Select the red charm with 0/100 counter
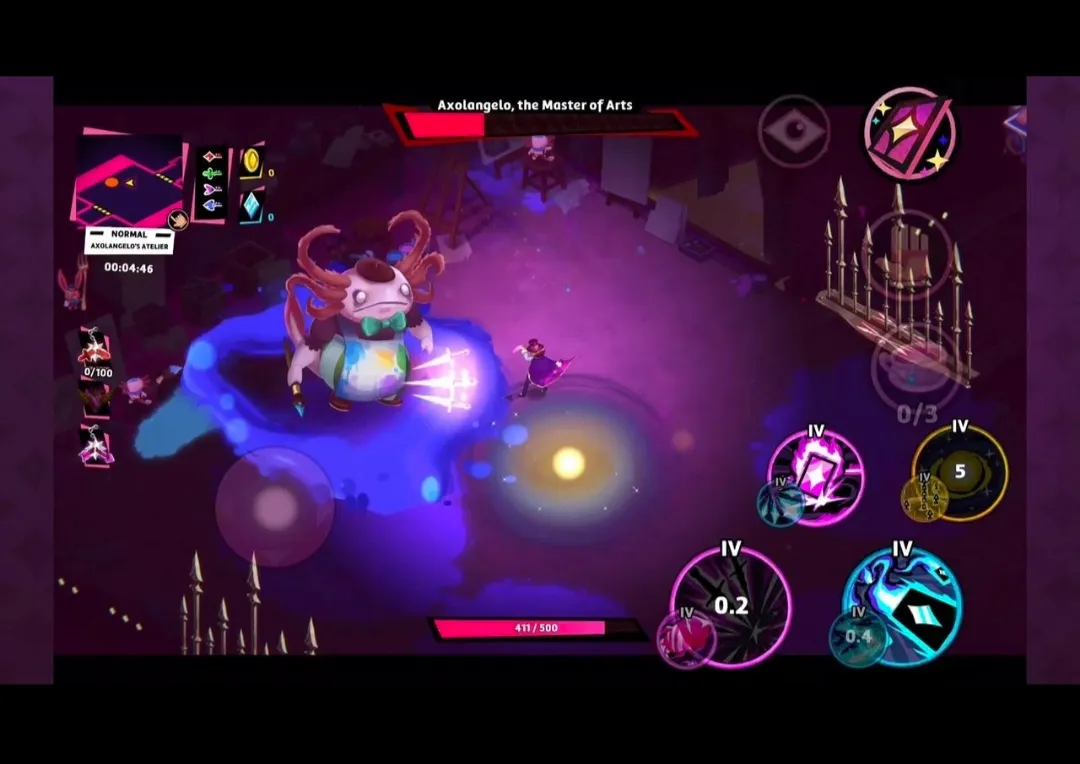This screenshot has height=764, width=1080. [97, 350]
